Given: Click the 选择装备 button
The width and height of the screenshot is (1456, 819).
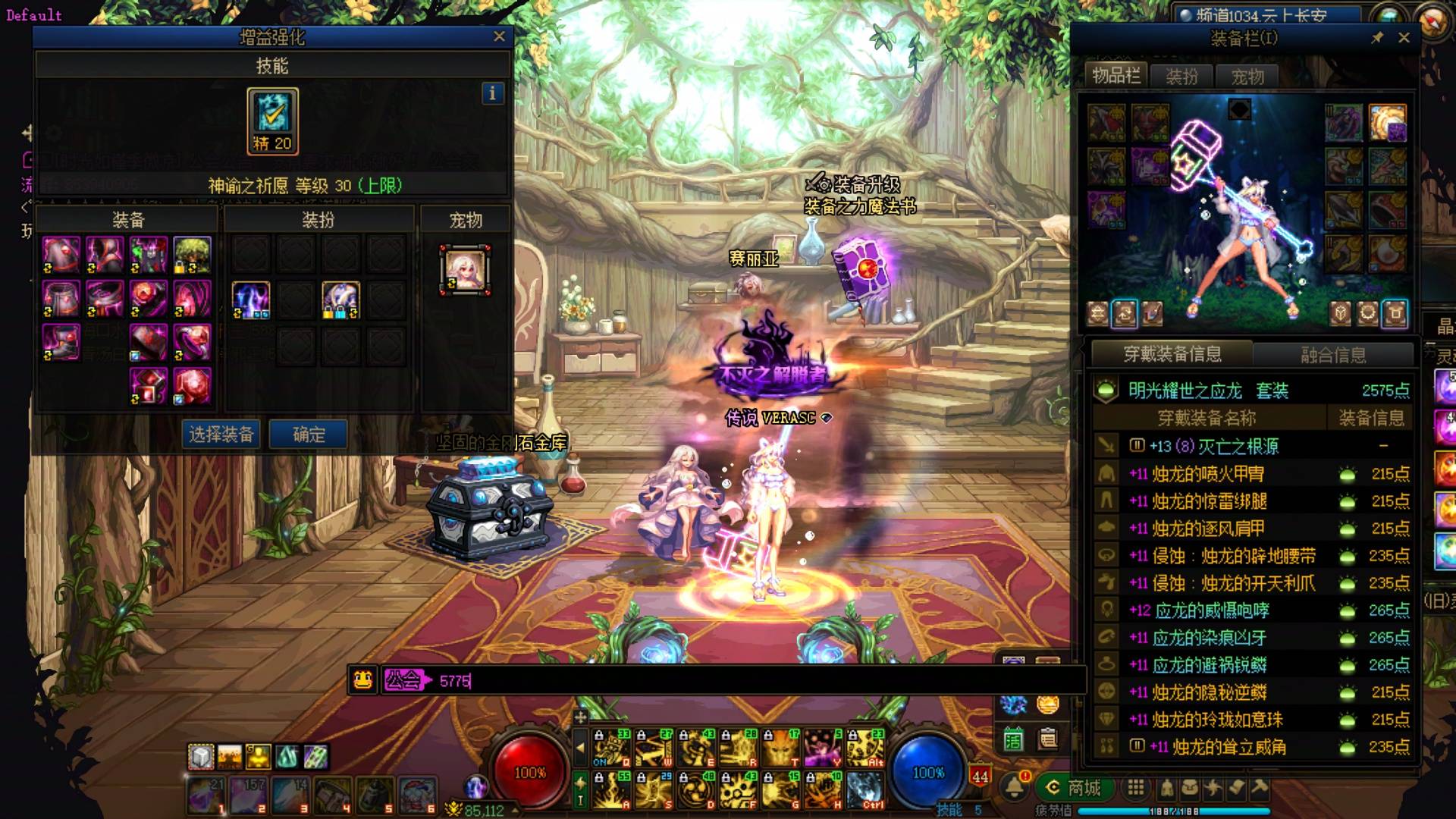Looking at the screenshot, I should point(221,435).
